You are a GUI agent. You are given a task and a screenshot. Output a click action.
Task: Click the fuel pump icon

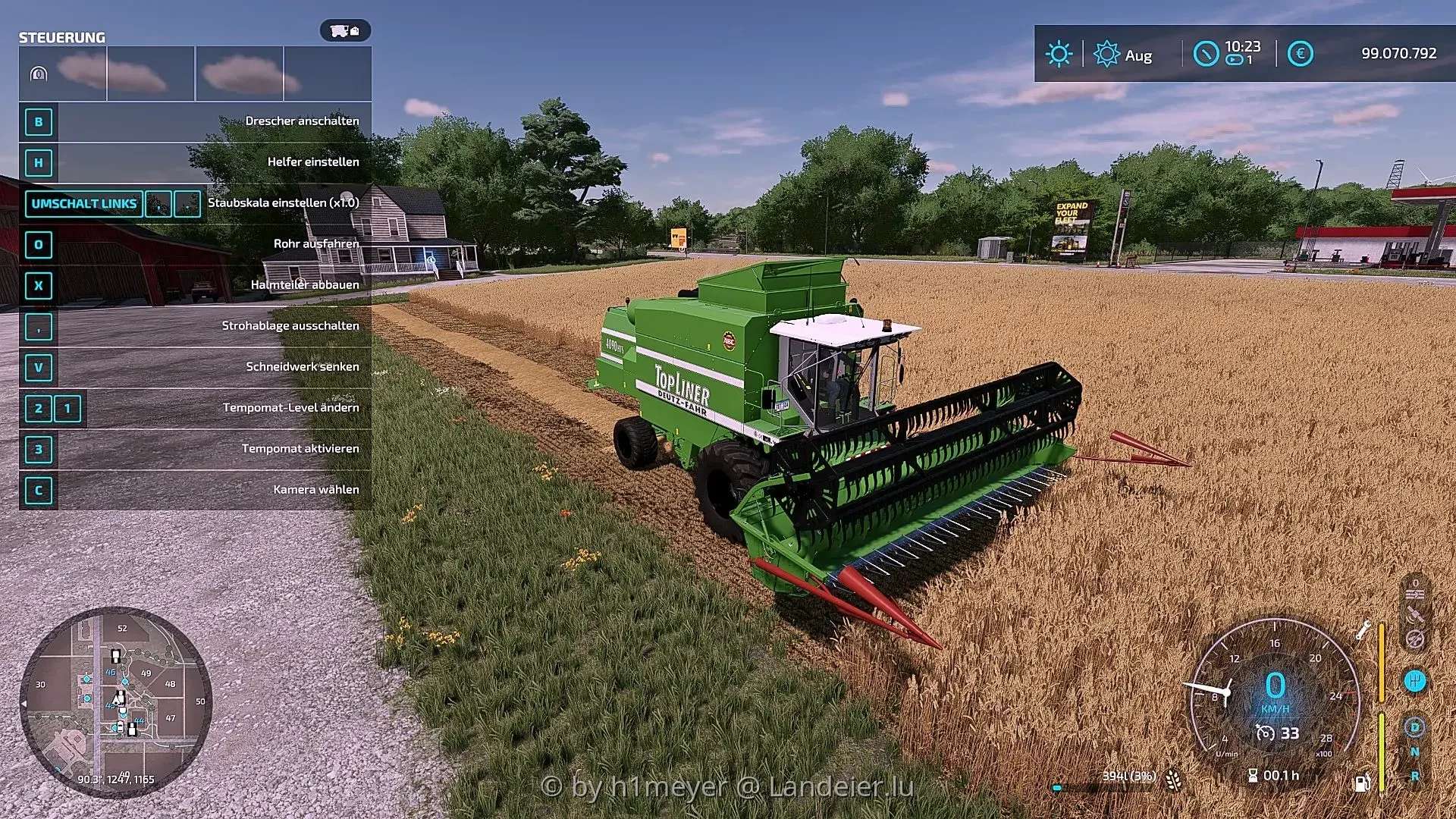point(1362,782)
